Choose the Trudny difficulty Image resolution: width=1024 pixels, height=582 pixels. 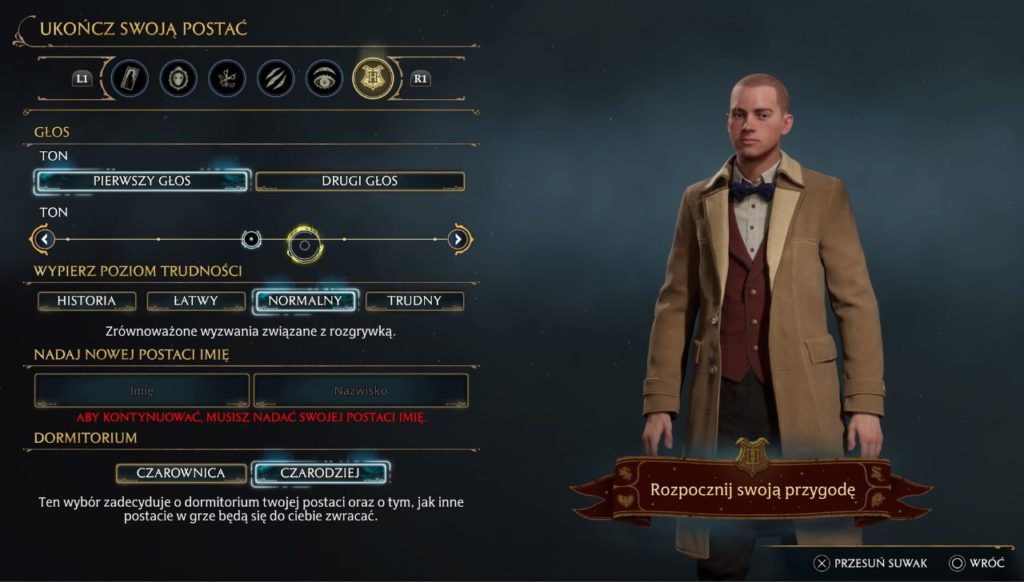(x=414, y=300)
